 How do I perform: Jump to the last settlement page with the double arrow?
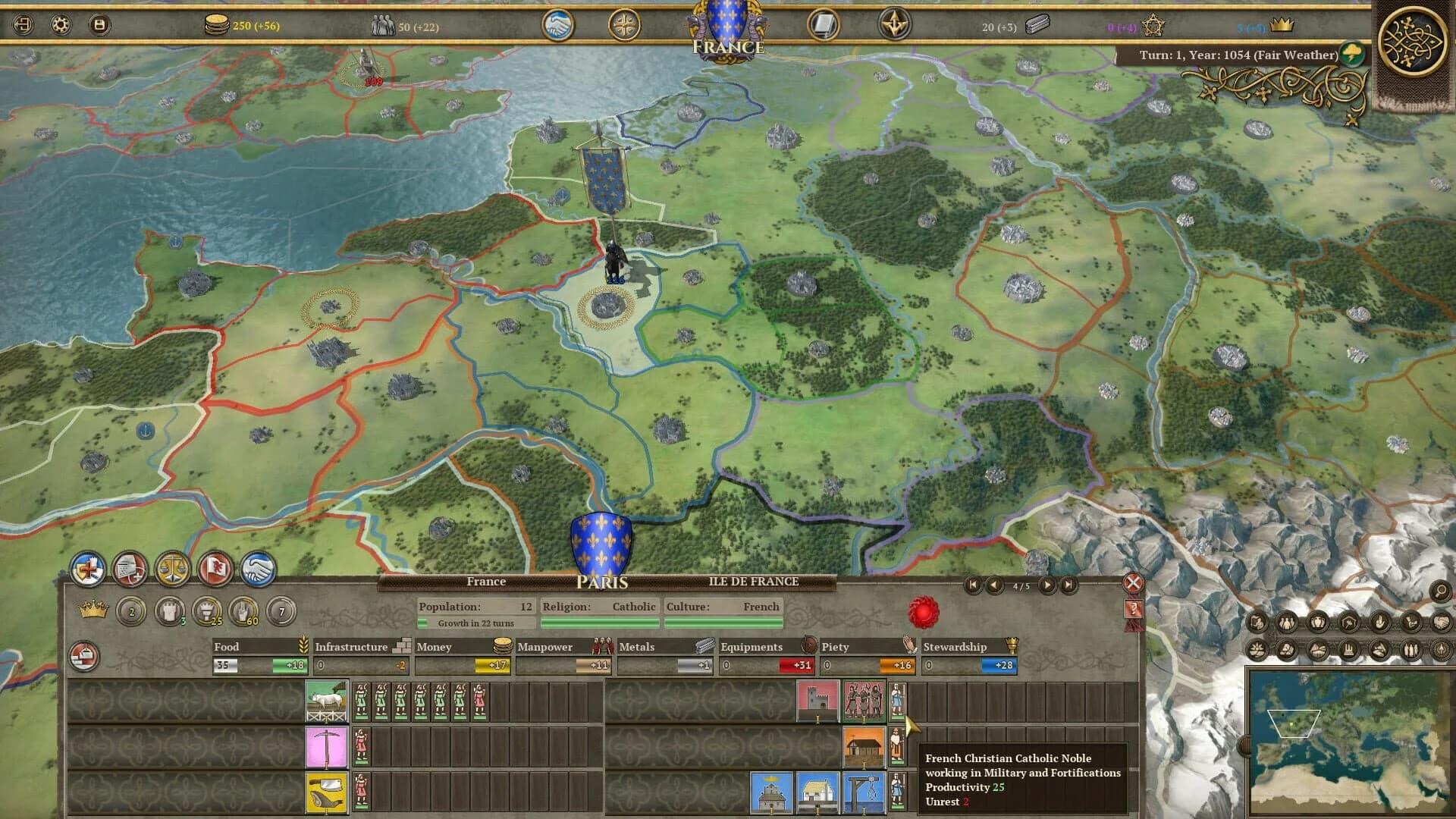point(1069,585)
